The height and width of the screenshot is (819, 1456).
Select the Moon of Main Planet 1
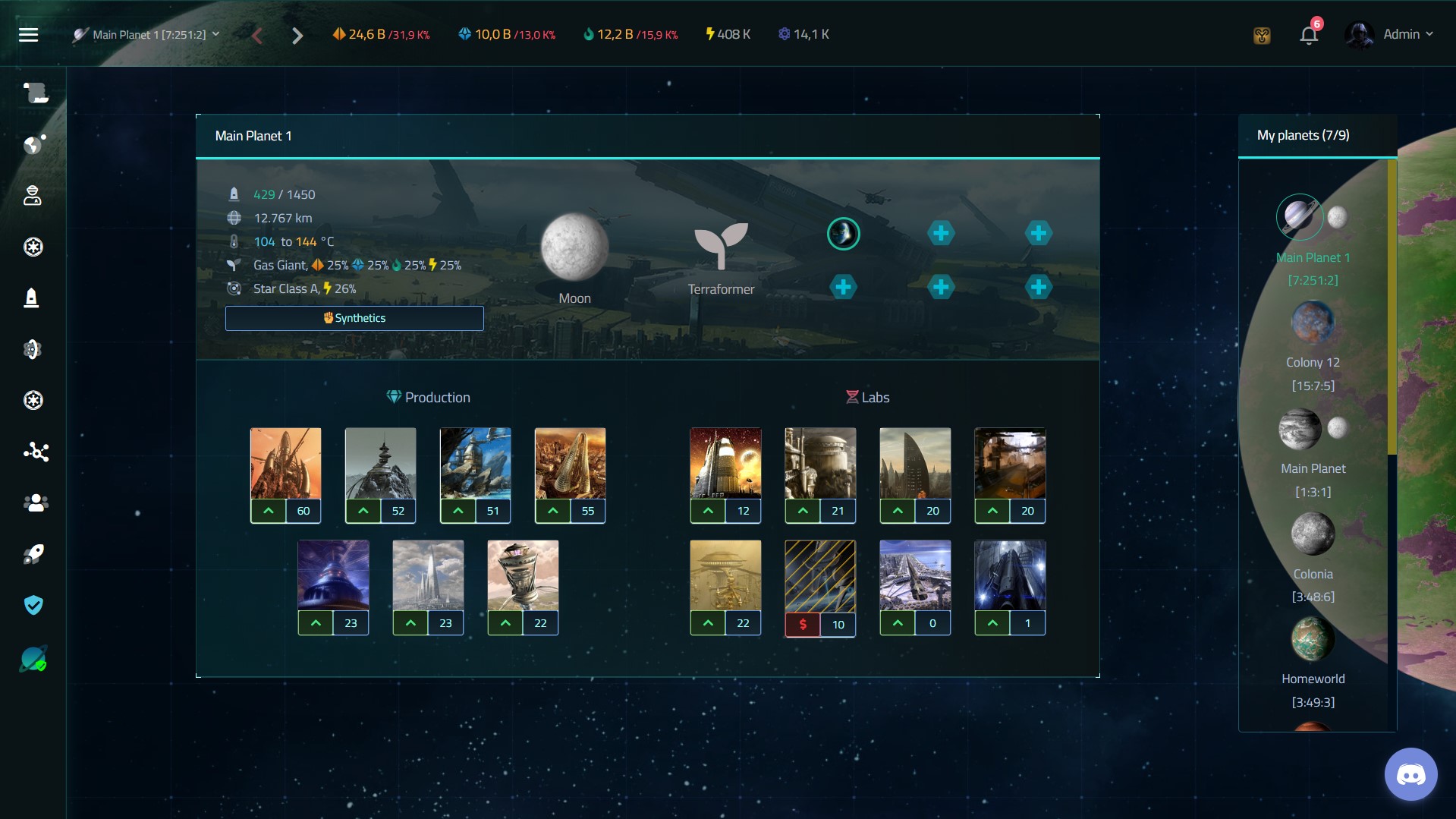[574, 247]
